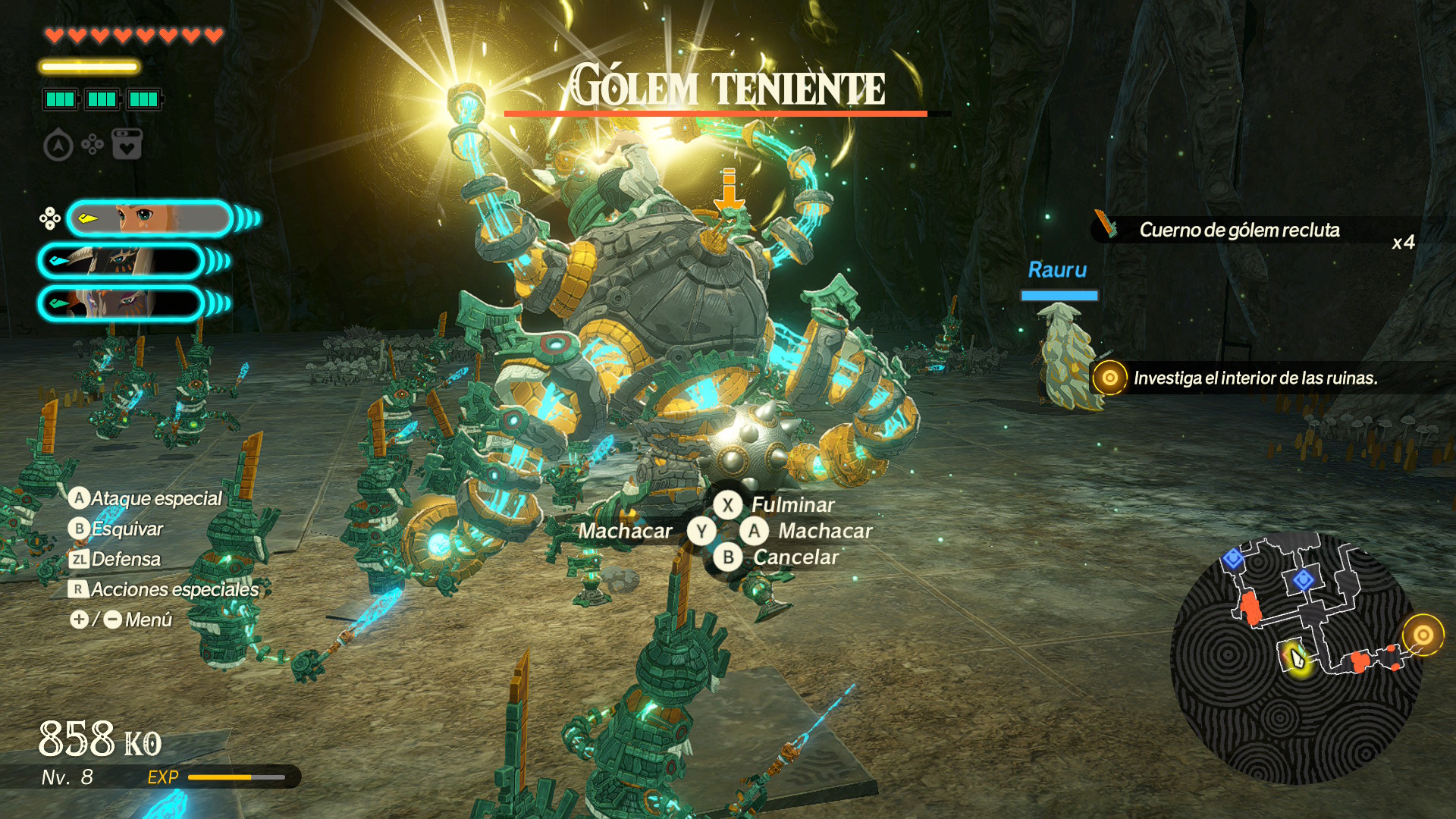Click the 'Cuerno de gólem recluta' item notification
The height and width of the screenshot is (819, 1456).
1239,230
